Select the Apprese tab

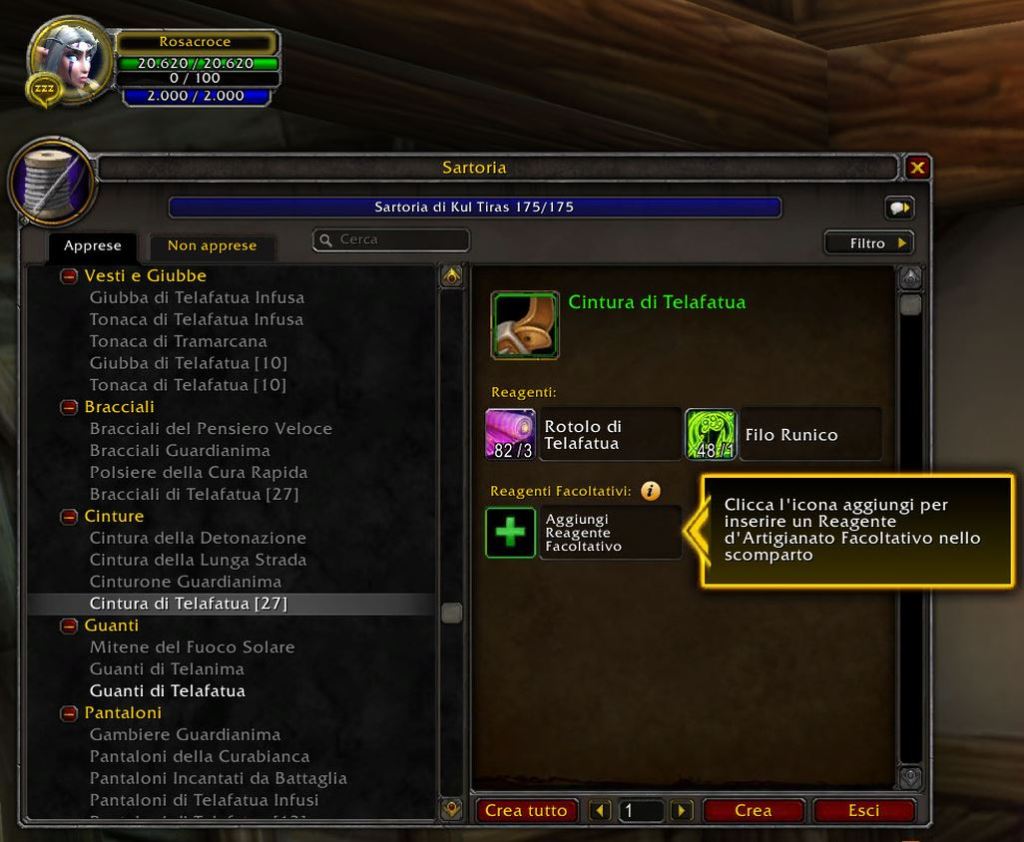(92, 245)
